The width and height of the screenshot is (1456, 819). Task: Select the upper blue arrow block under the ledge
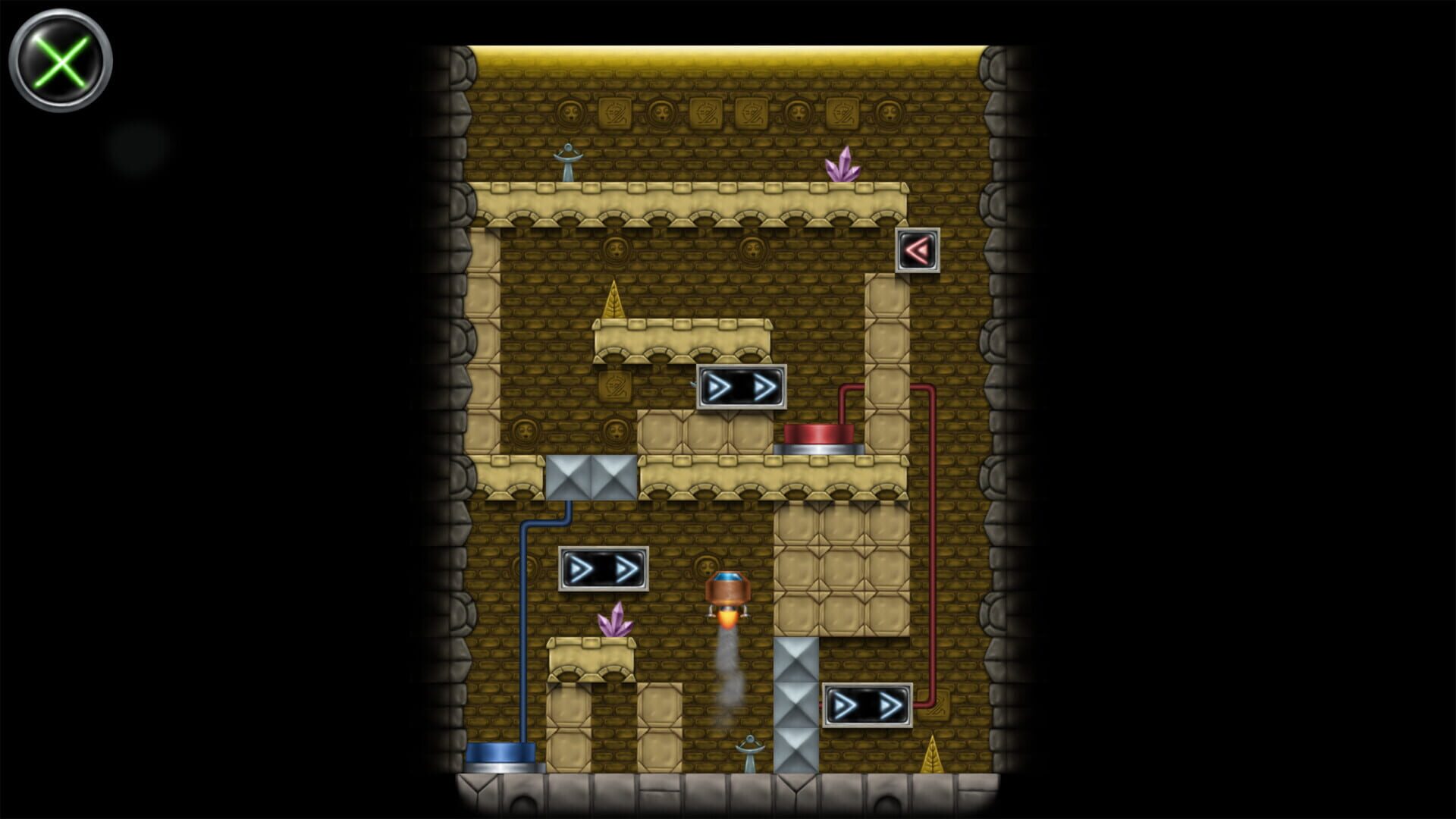point(742,388)
